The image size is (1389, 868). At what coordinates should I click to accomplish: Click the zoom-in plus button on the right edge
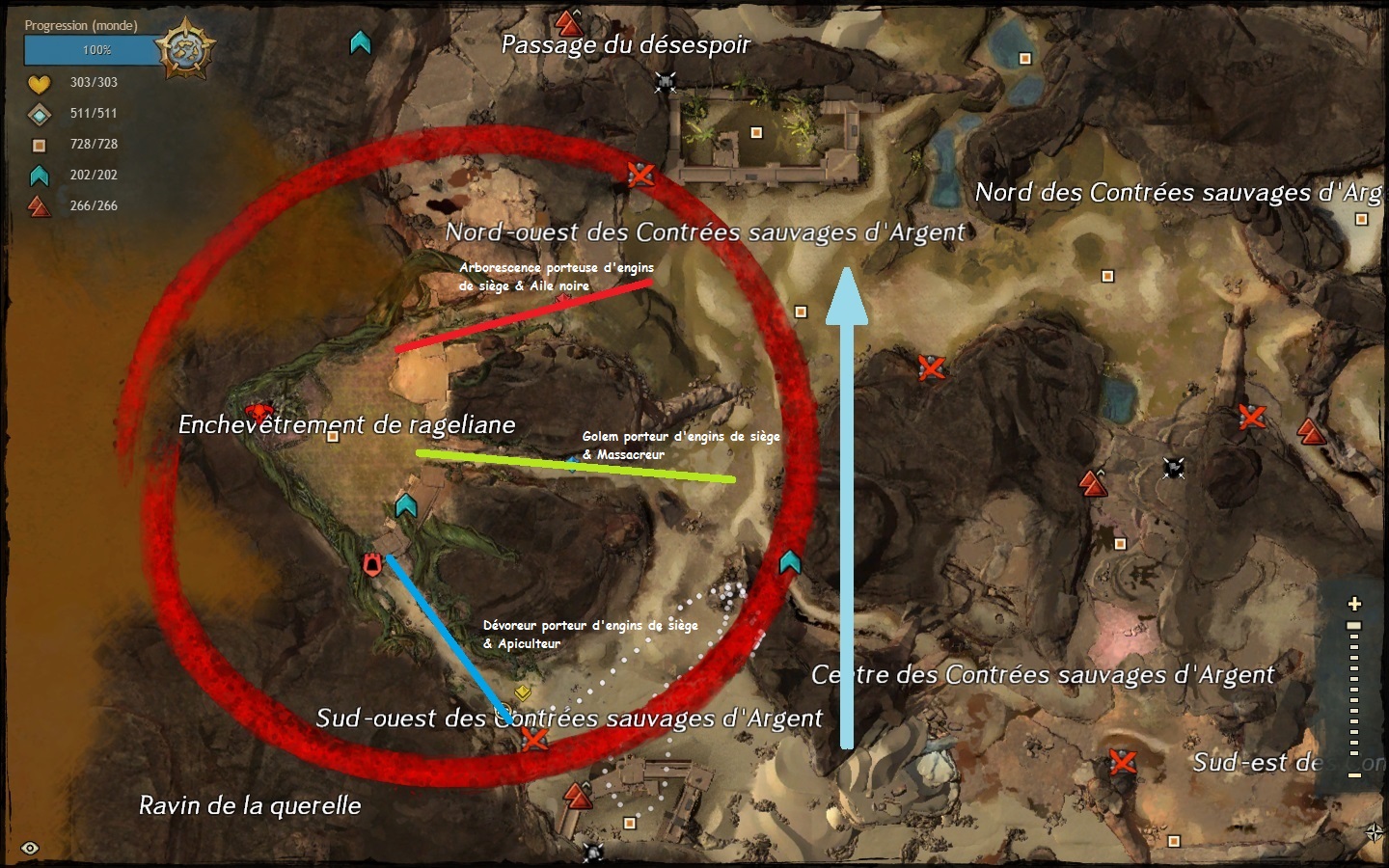pyautogui.click(x=1354, y=603)
